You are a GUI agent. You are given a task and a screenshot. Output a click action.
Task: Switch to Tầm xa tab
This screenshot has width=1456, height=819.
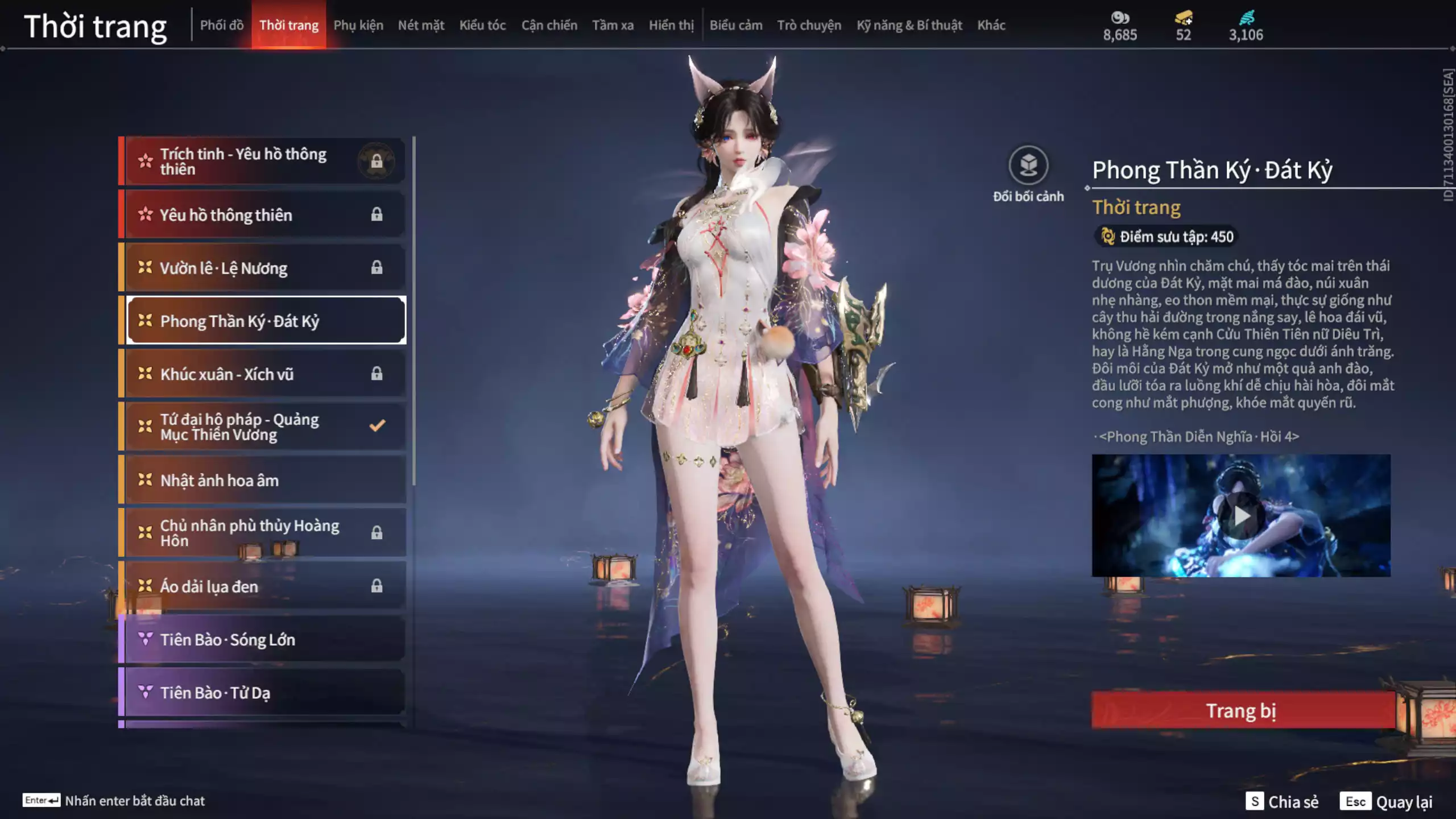613,25
